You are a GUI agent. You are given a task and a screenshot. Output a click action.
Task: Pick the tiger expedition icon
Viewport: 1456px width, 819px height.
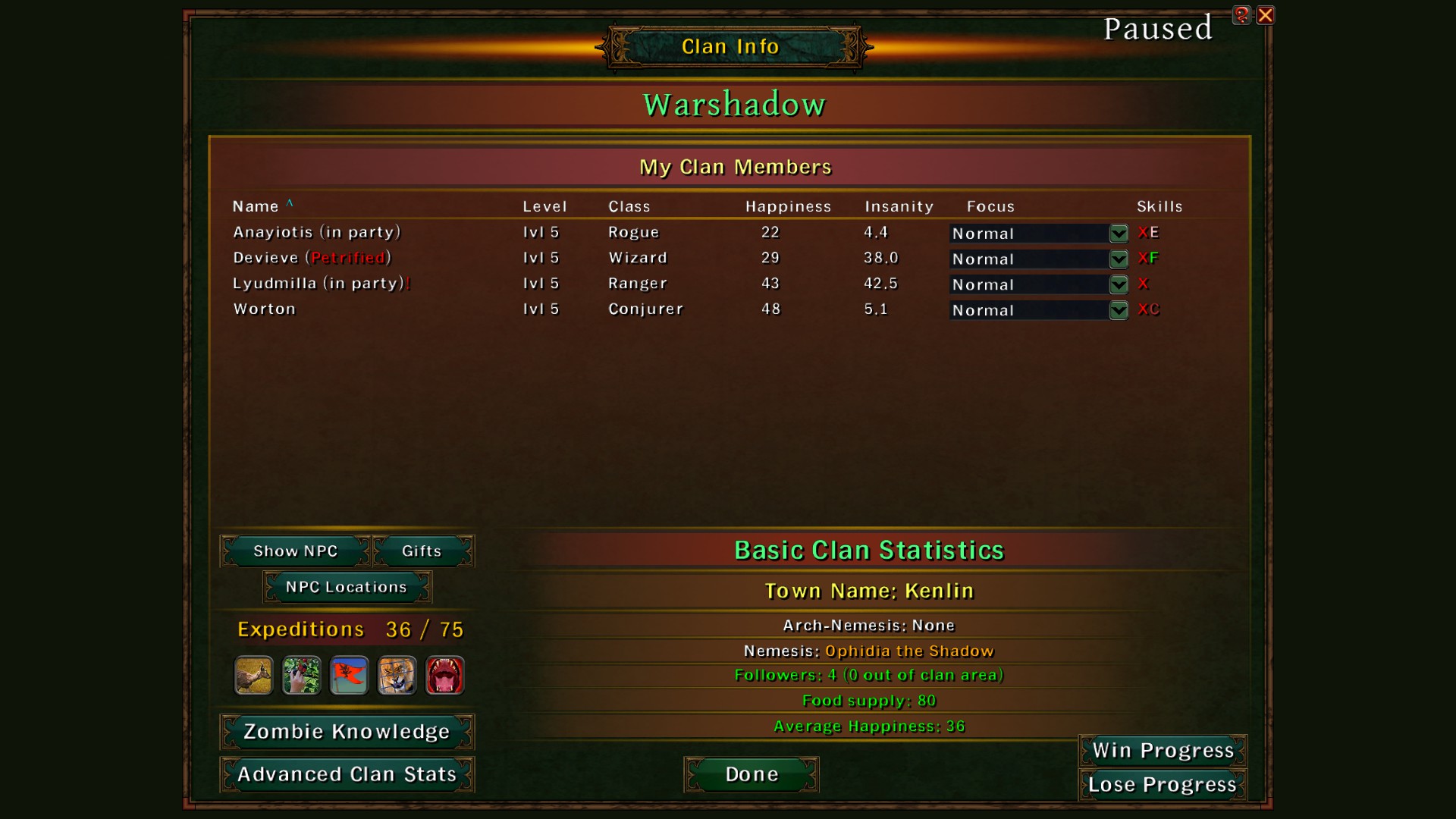397,676
